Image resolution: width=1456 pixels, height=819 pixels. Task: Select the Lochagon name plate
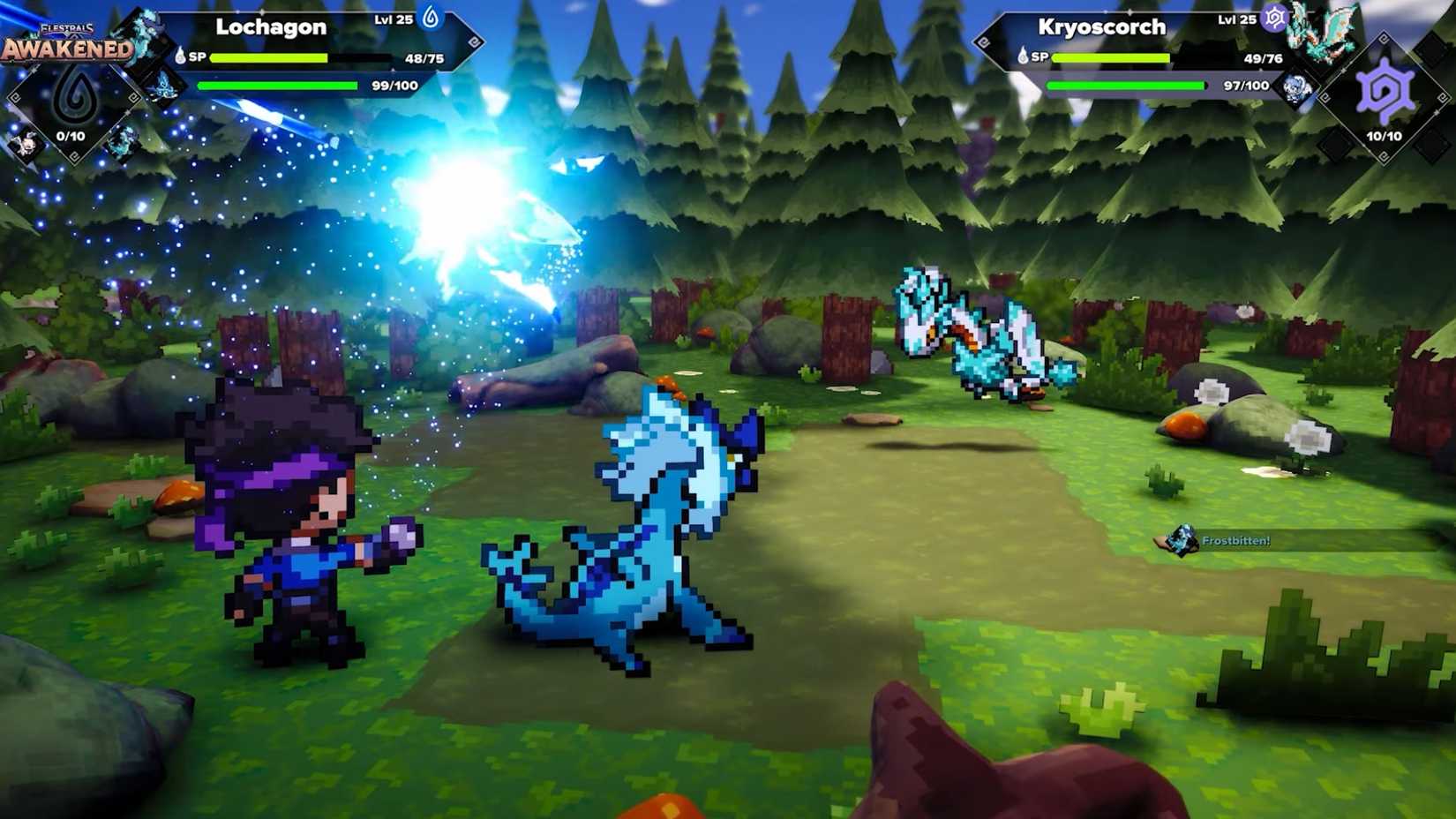point(269,26)
